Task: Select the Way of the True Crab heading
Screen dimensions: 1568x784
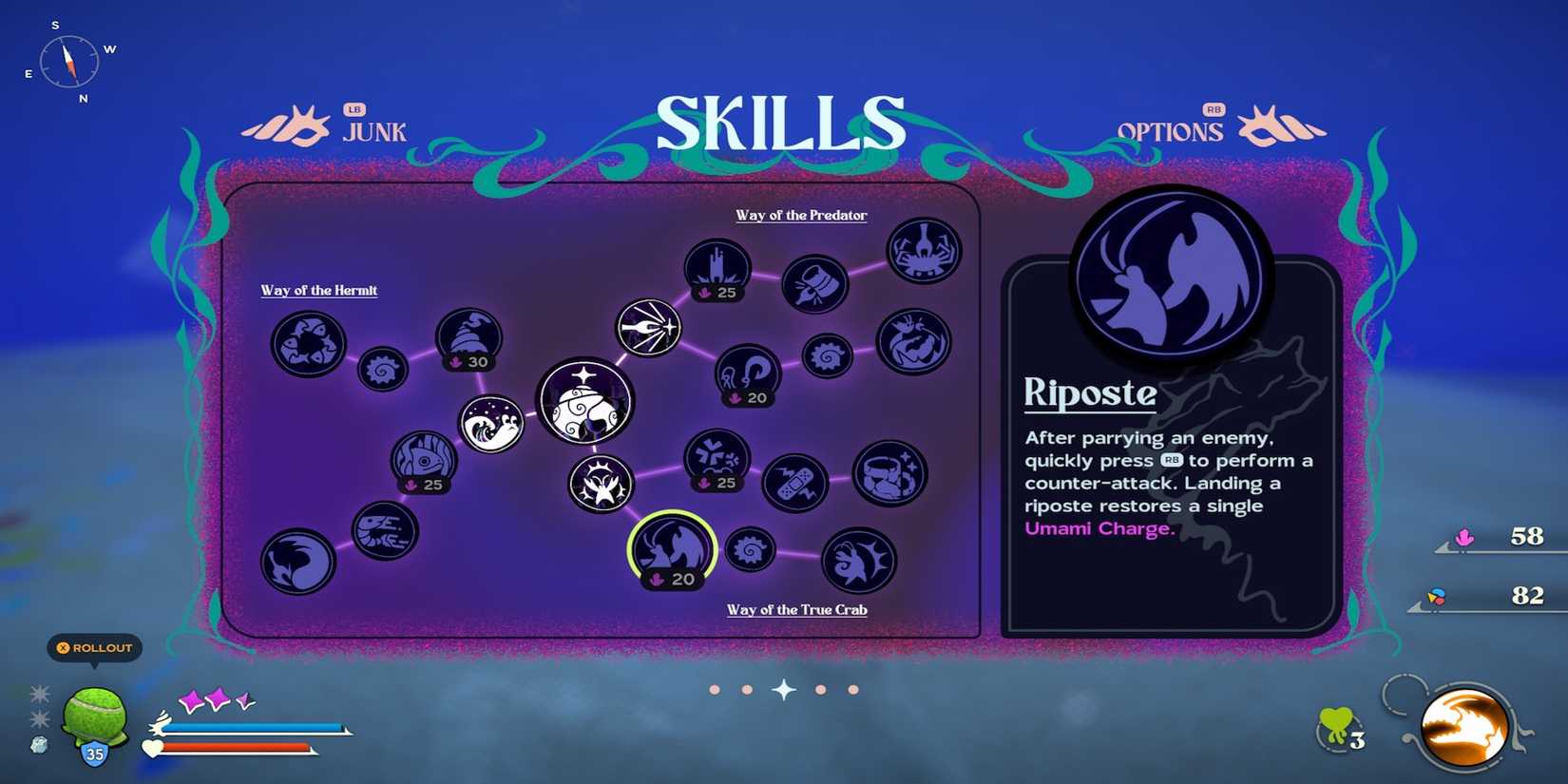Action: click(797, 609)
